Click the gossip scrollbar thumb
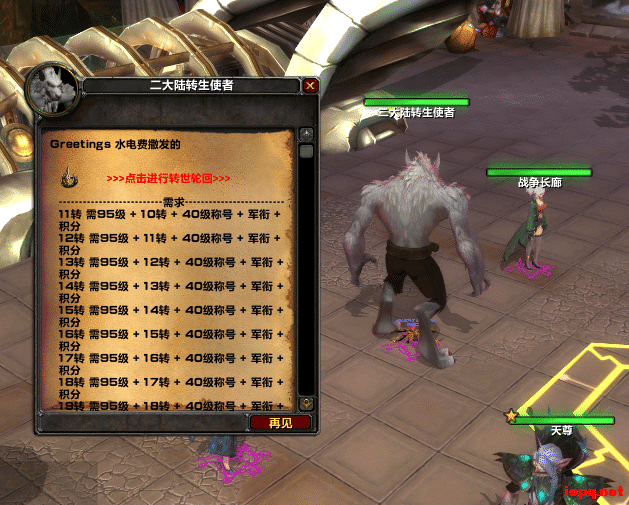This screenshot has height=505, width=629. pyautogui.click(x=307, y=151)
